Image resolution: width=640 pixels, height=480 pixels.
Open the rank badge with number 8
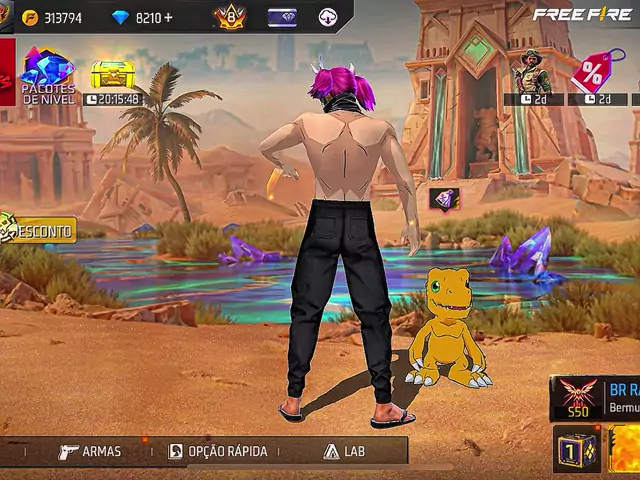[229, 17]
